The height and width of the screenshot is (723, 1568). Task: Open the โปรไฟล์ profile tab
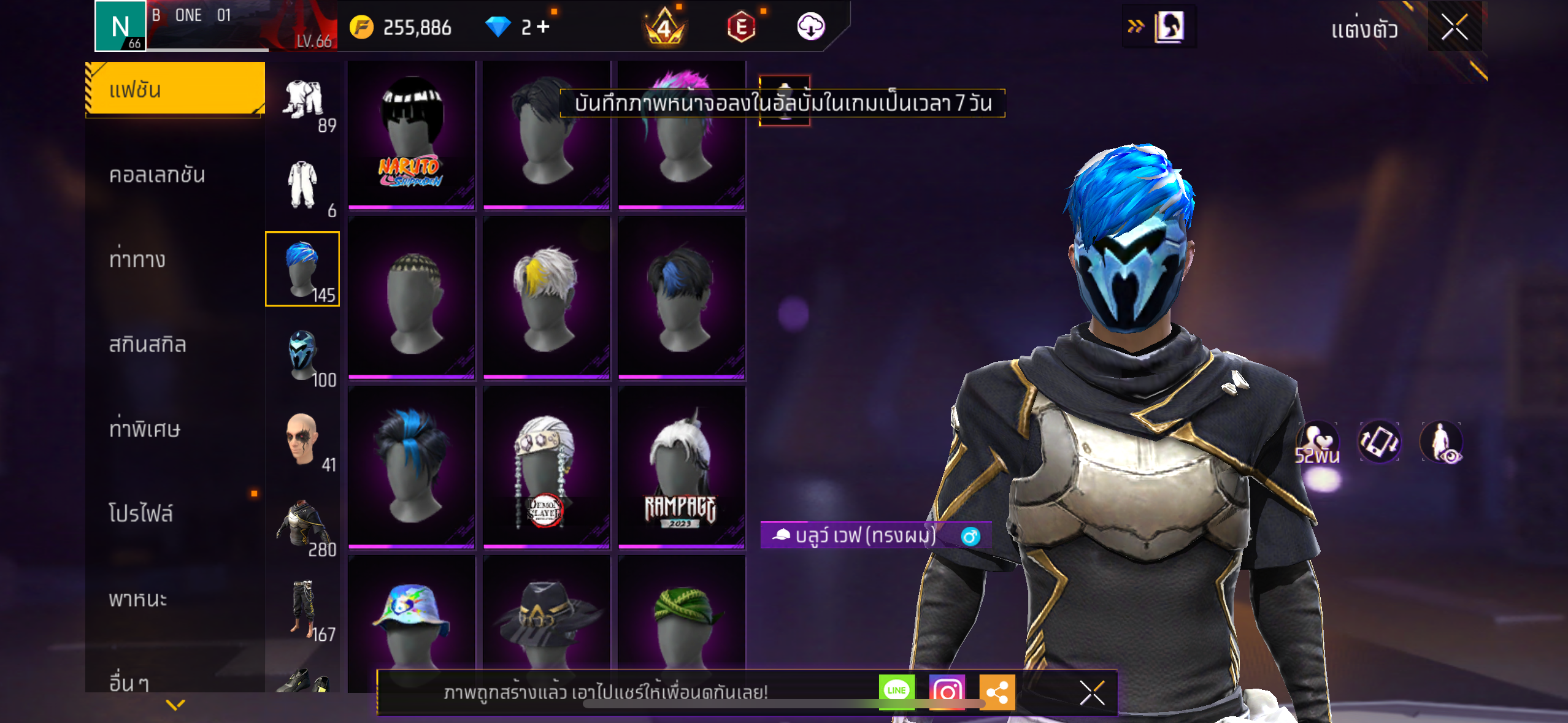click(141, 514)
